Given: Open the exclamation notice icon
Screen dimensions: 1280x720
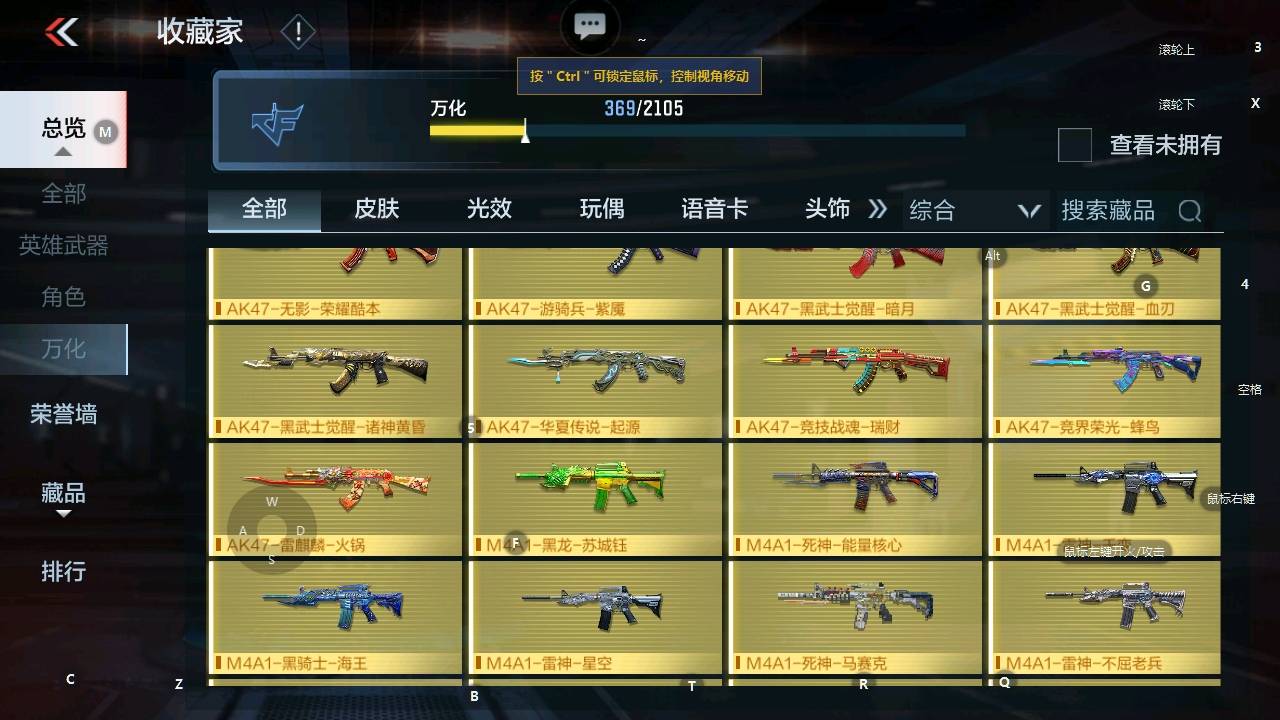Looking at the screenshot, I should (x=296, y=31).
